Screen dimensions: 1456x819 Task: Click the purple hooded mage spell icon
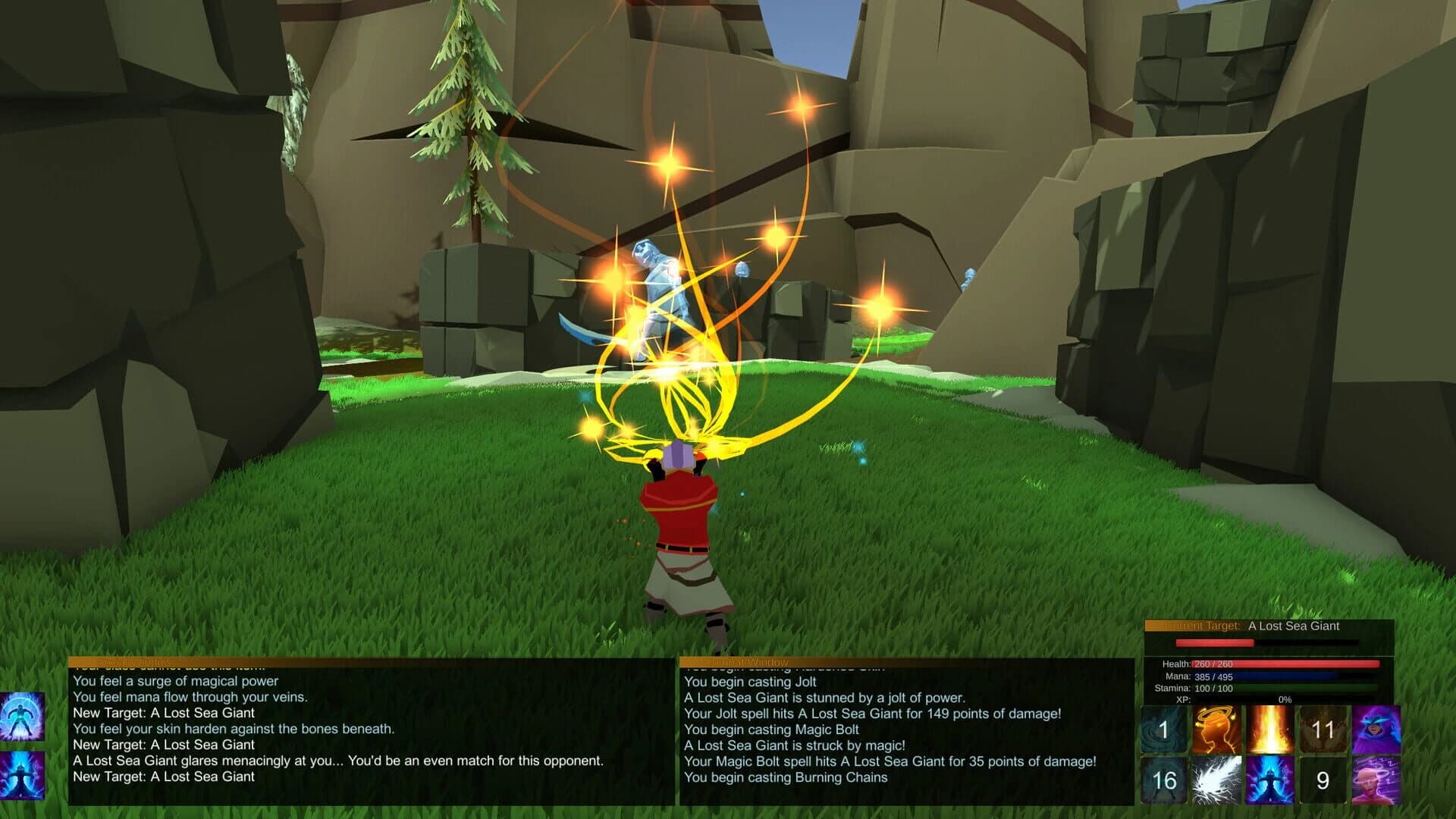[1376, 730]
